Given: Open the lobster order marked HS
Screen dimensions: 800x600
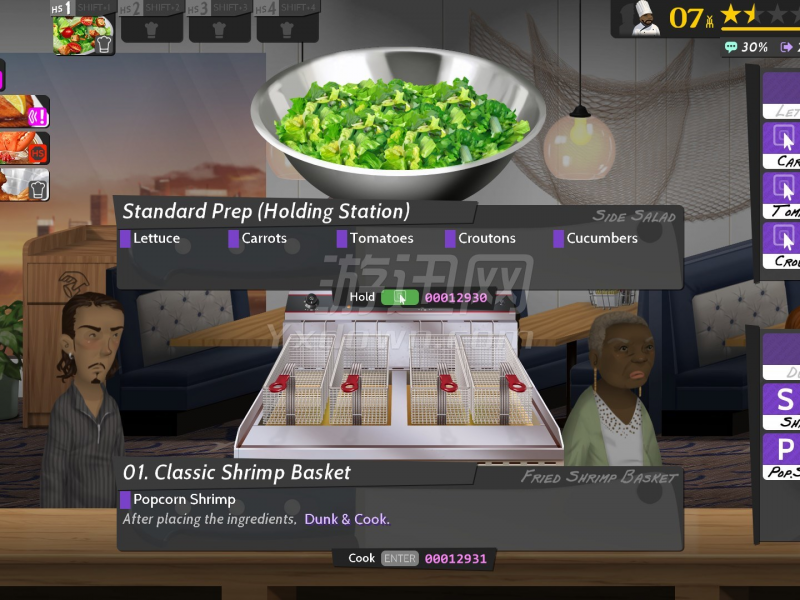Looking at the screenshot, I should 24,150.
